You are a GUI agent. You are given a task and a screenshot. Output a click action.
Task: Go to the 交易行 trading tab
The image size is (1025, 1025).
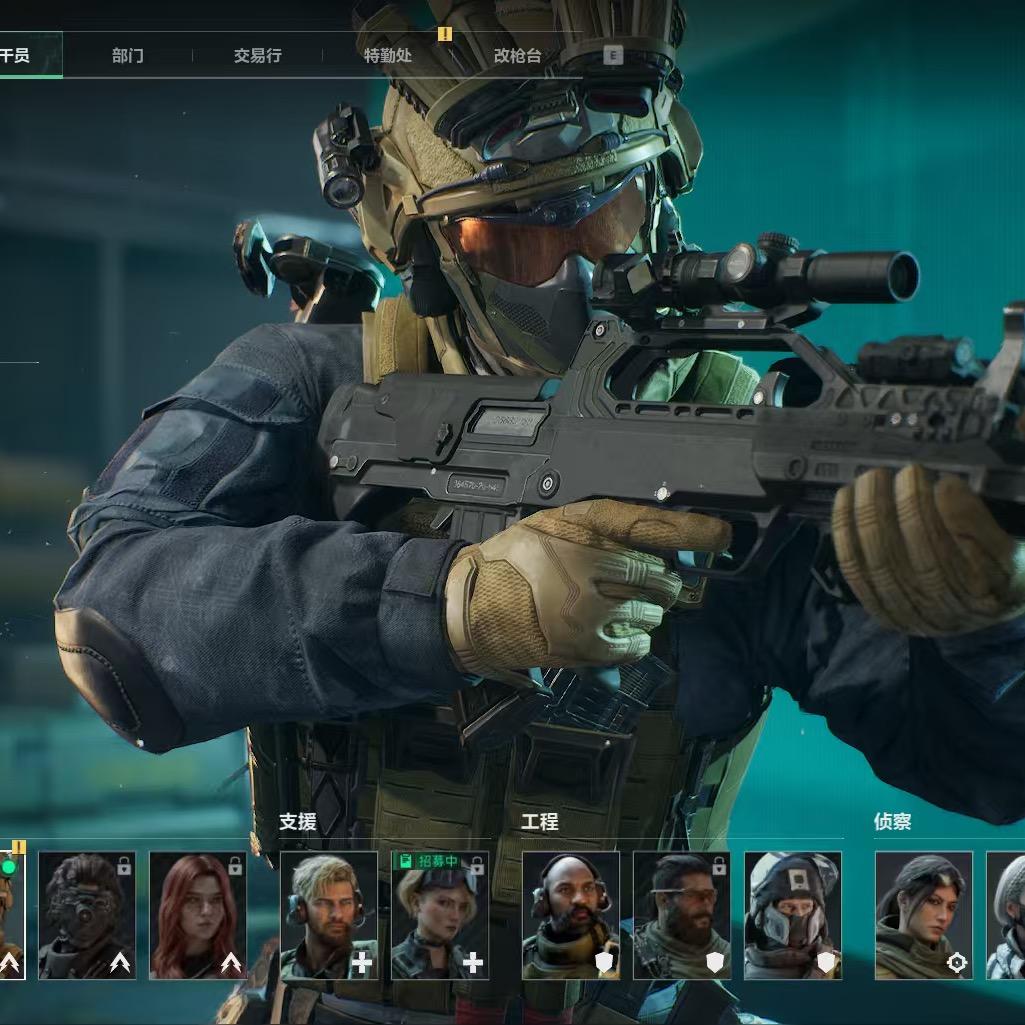pos(257,56)
